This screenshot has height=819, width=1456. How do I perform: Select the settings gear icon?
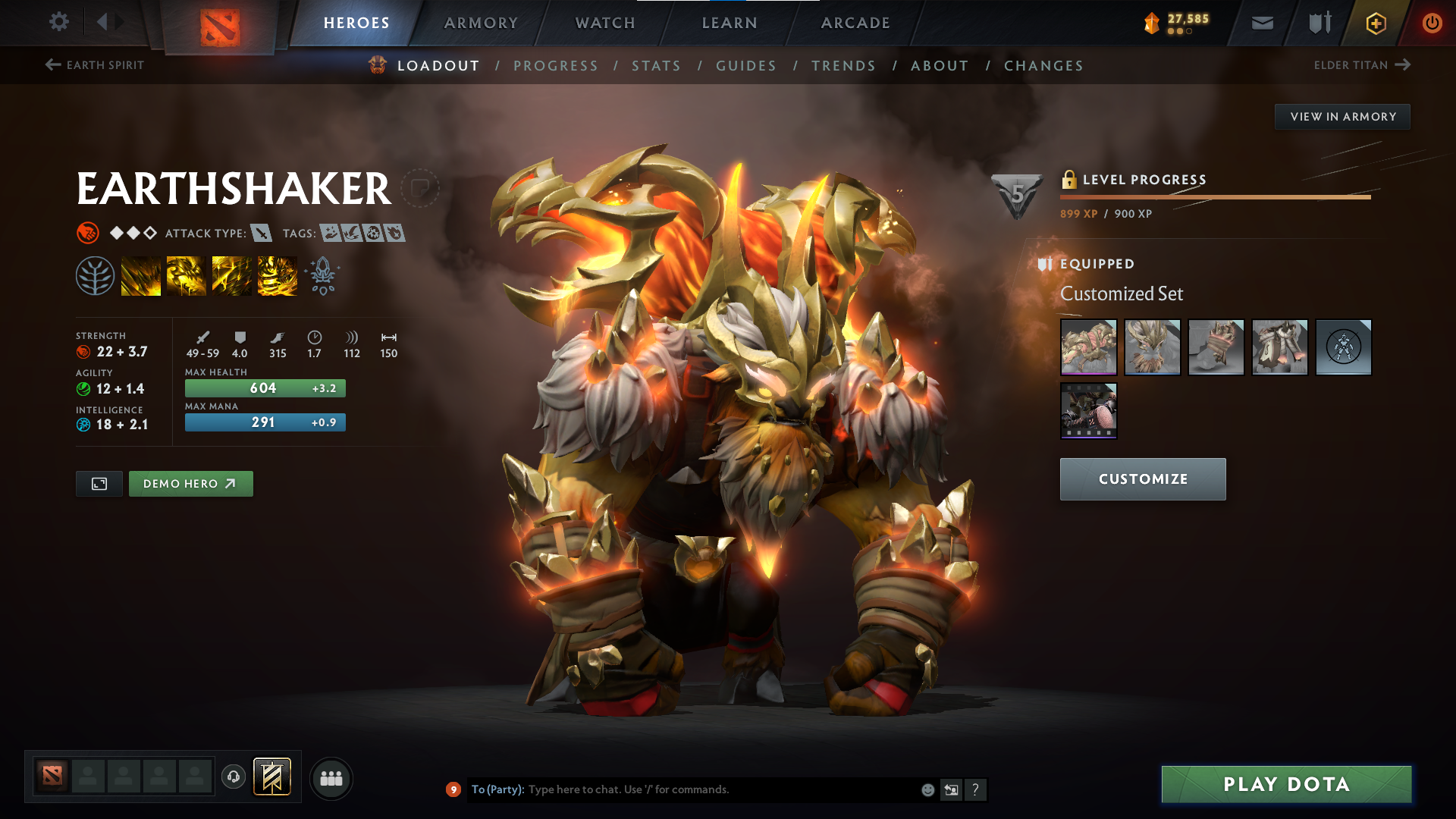coord(59,23)
